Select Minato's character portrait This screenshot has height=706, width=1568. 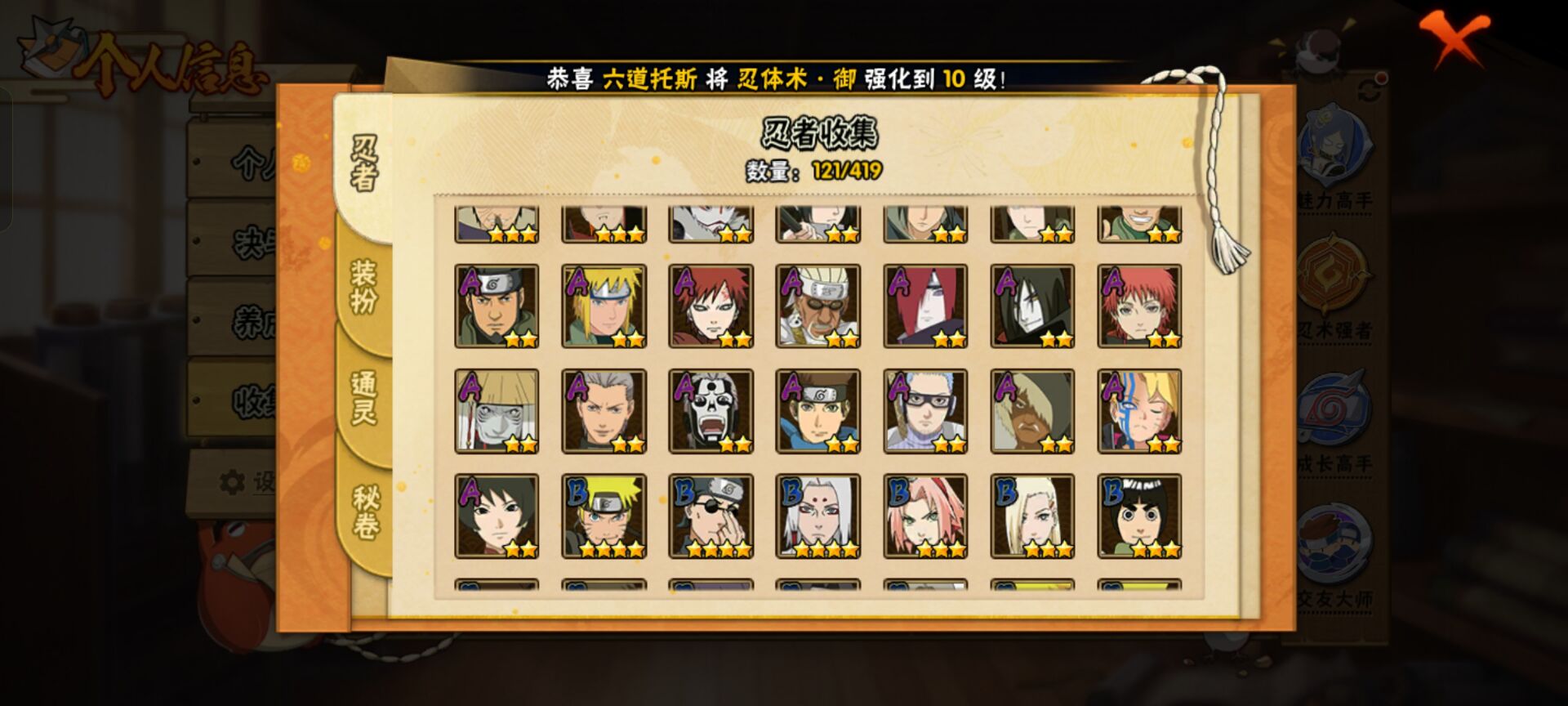pos(603,308)
